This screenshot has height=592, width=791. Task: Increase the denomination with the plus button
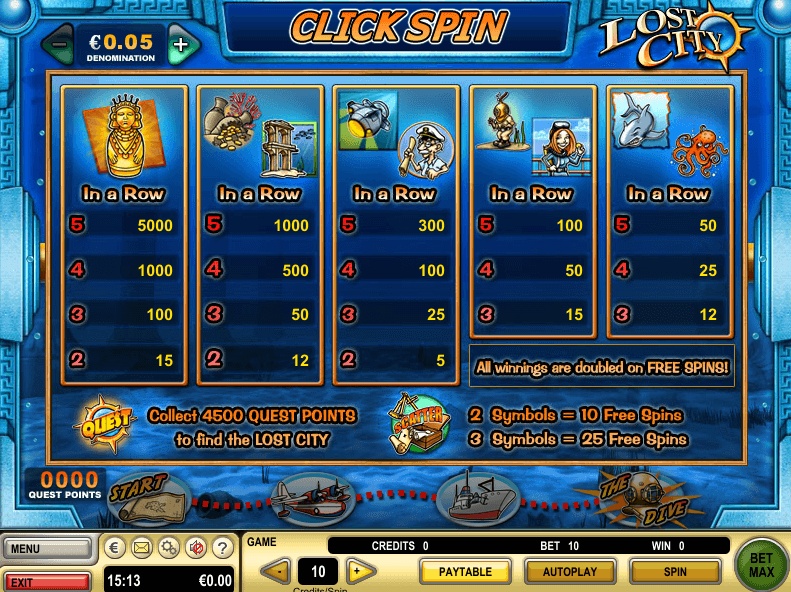[x=180, y=45]
